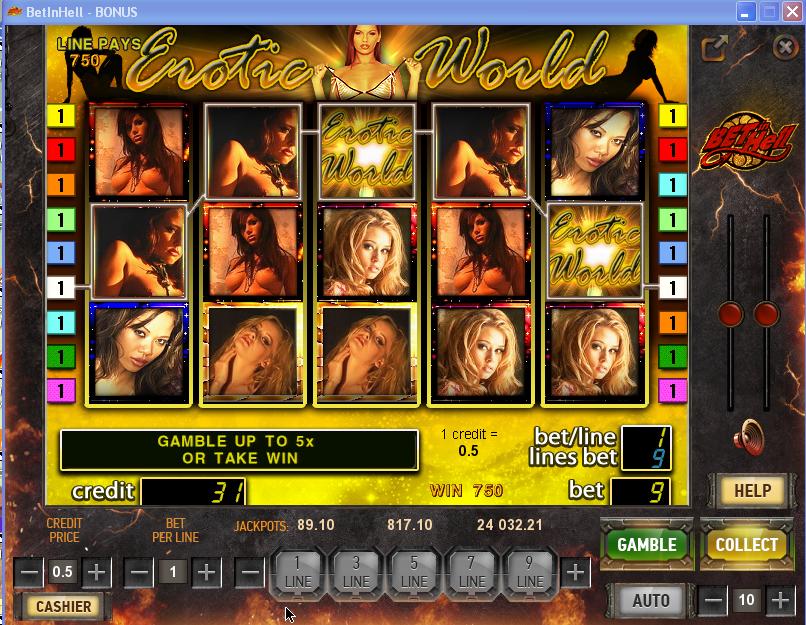Click the pop-out window icon
The width and height of the screenshot is (806, 625).
click(x=714, y=48)
